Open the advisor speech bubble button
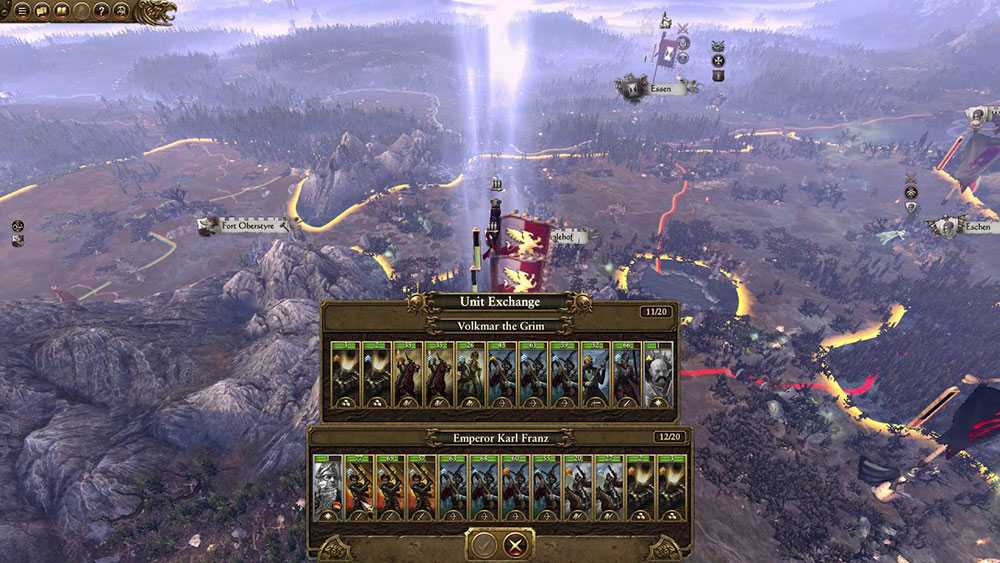The height and width of the screenshot is (563, 1000). click(42, 11)
